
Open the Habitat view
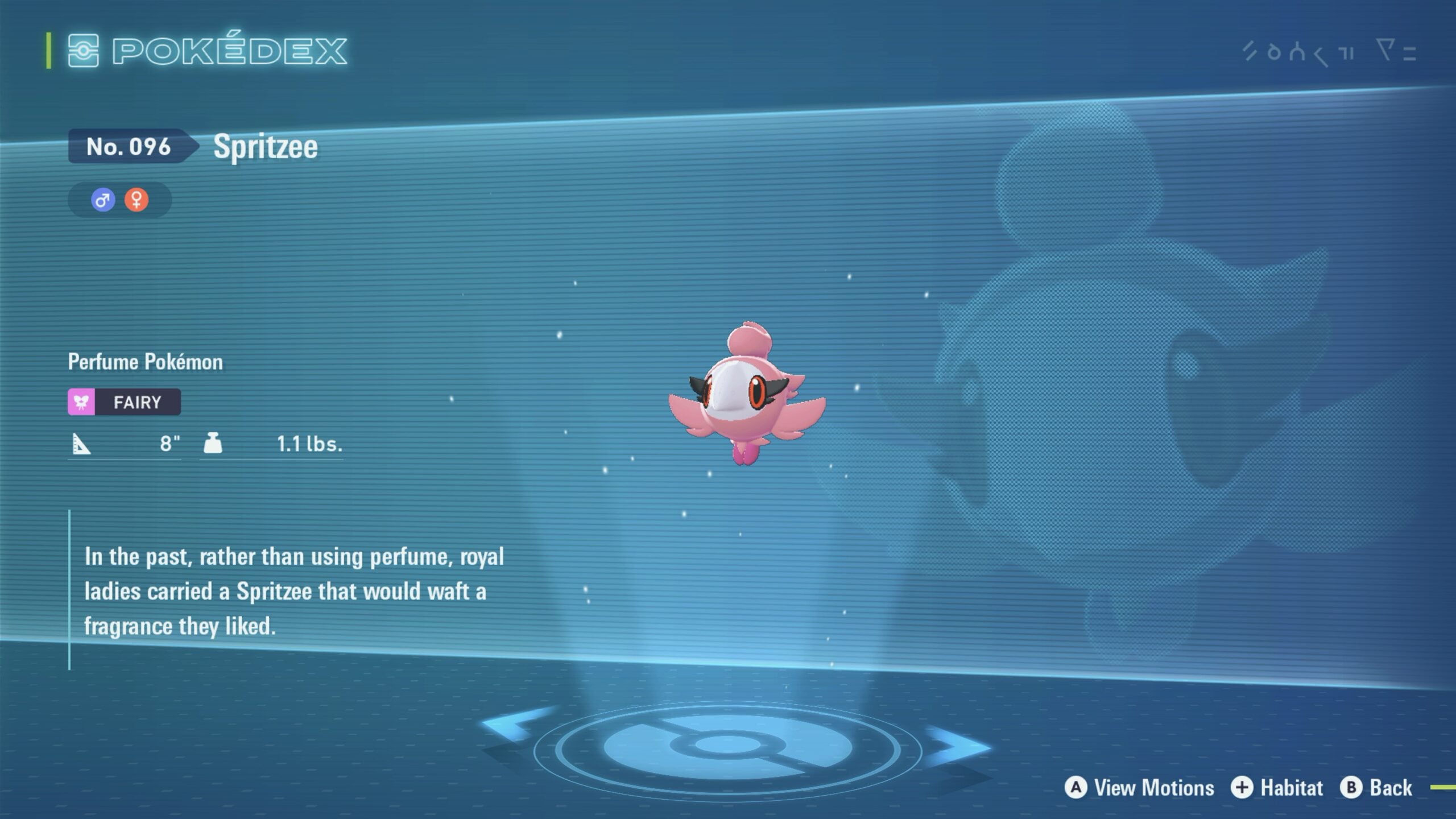[x=1277, y=788]
